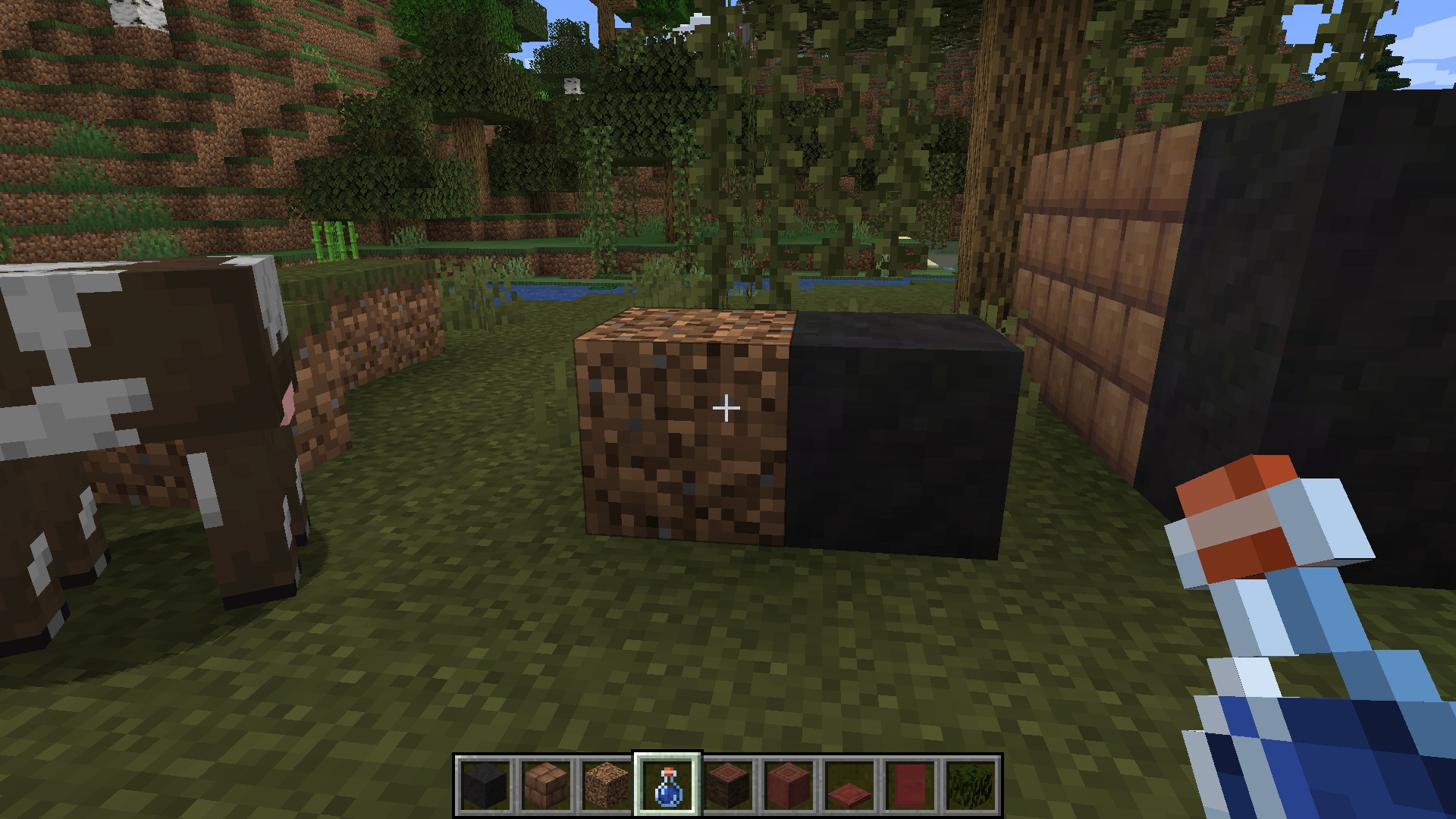Image resolution: width=1456 pixels, height=819 pixels.
Task: Choose the speckled dirt block slot
Action: point(607,784)
